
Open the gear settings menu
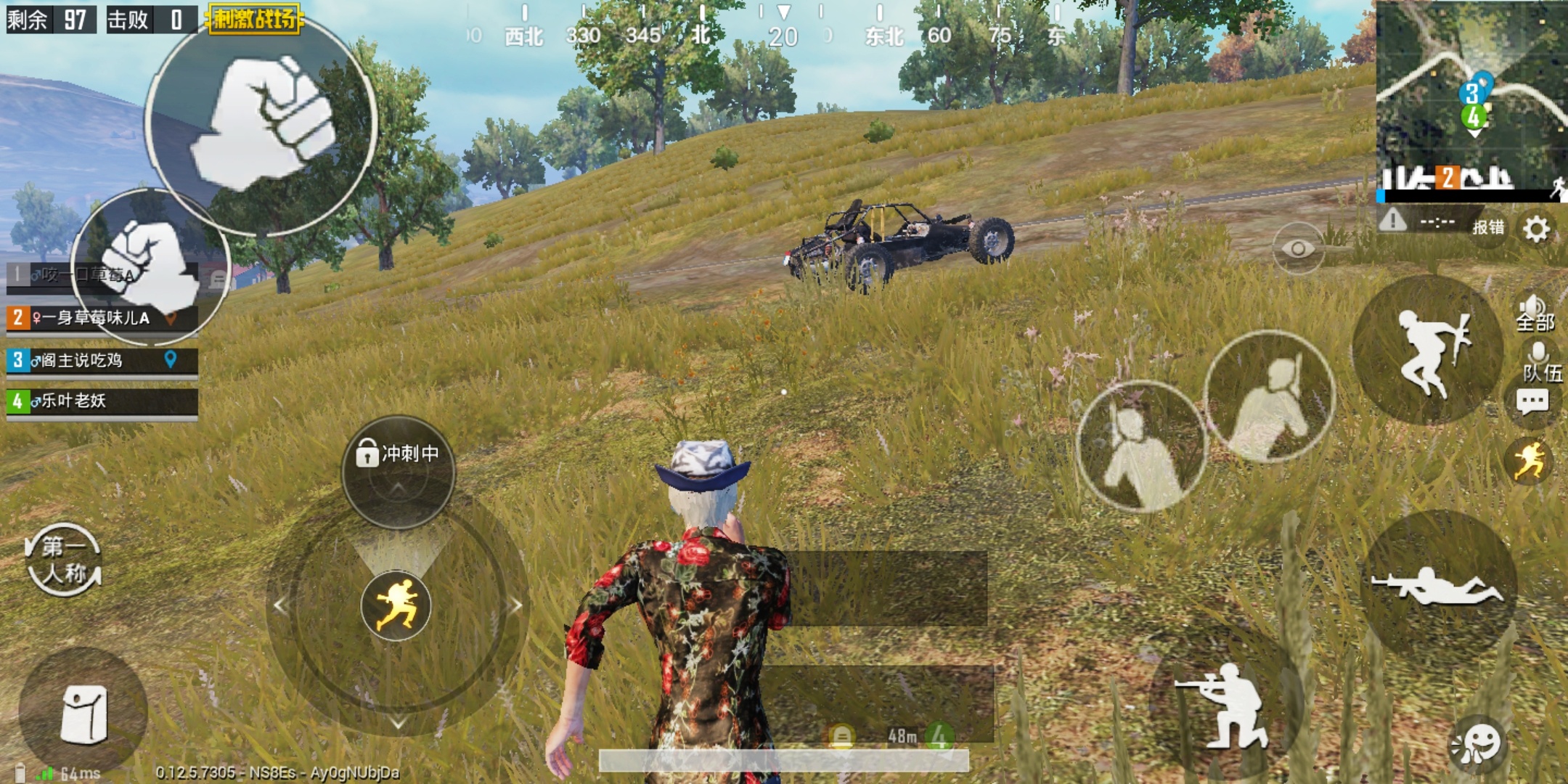coord(1536,229)
